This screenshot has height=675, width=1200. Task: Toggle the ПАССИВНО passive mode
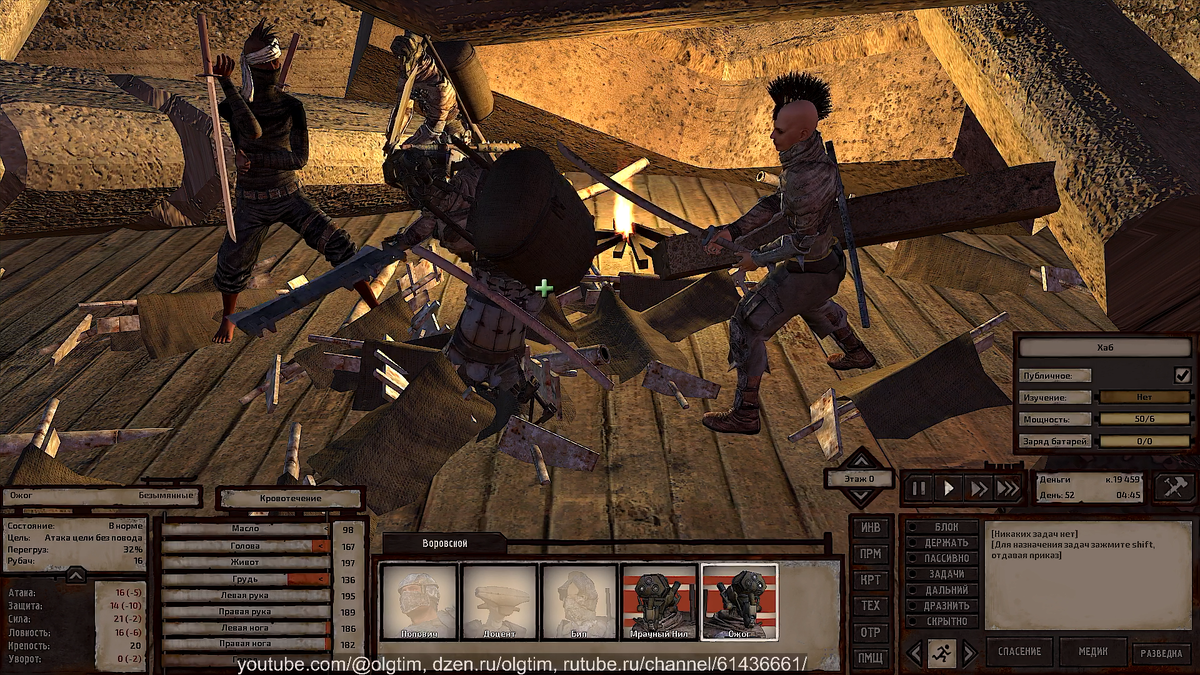pyautogui.click(x=941, y=558)
